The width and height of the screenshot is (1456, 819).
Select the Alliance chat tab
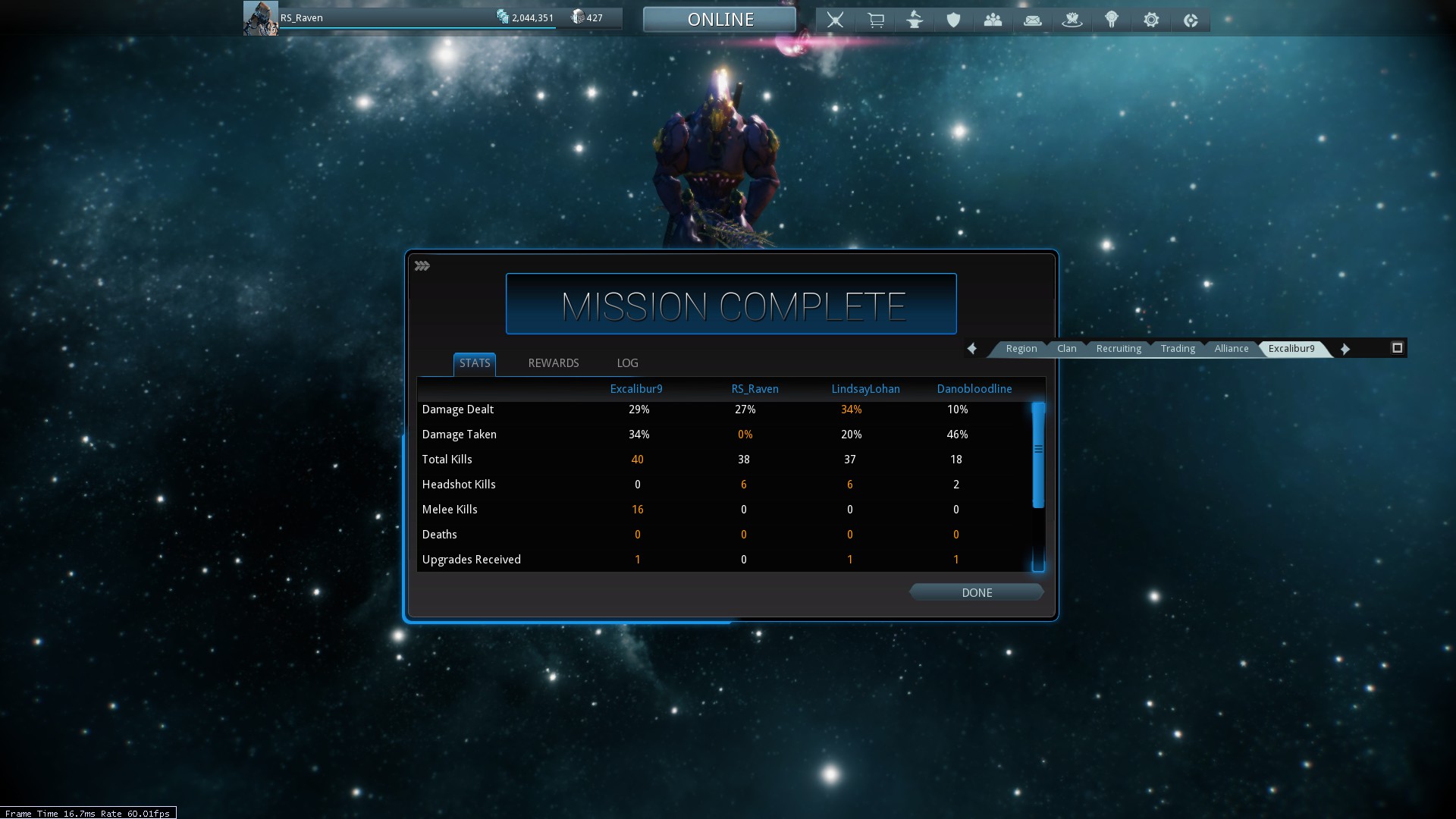pos(1231,349)
